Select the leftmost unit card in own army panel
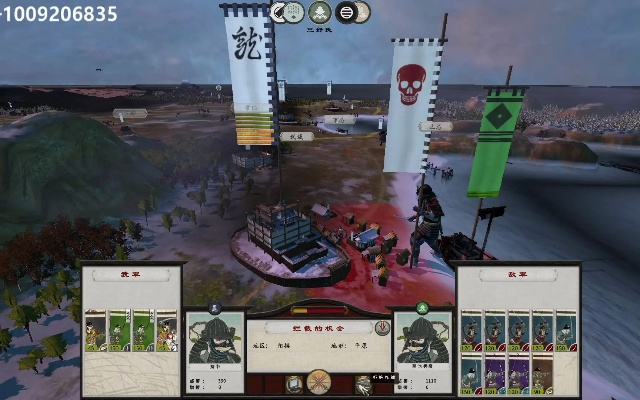This screenshot has width=640, height=400. coord(96,331)
